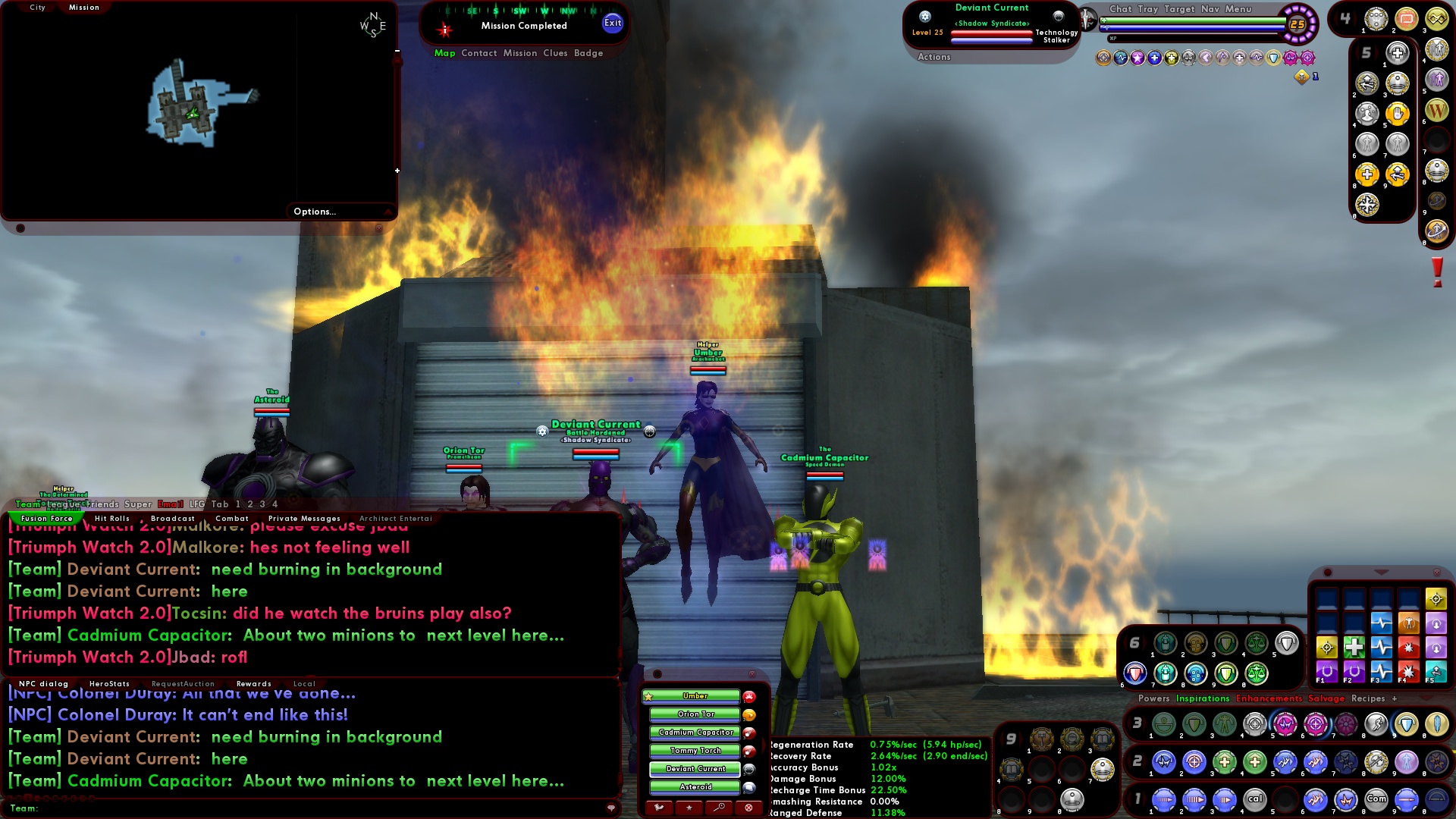Click the skull debuff icon under the buff row
Image resolution: width=1456 pixels, height=819 pixels.
tap(1304, 77)
